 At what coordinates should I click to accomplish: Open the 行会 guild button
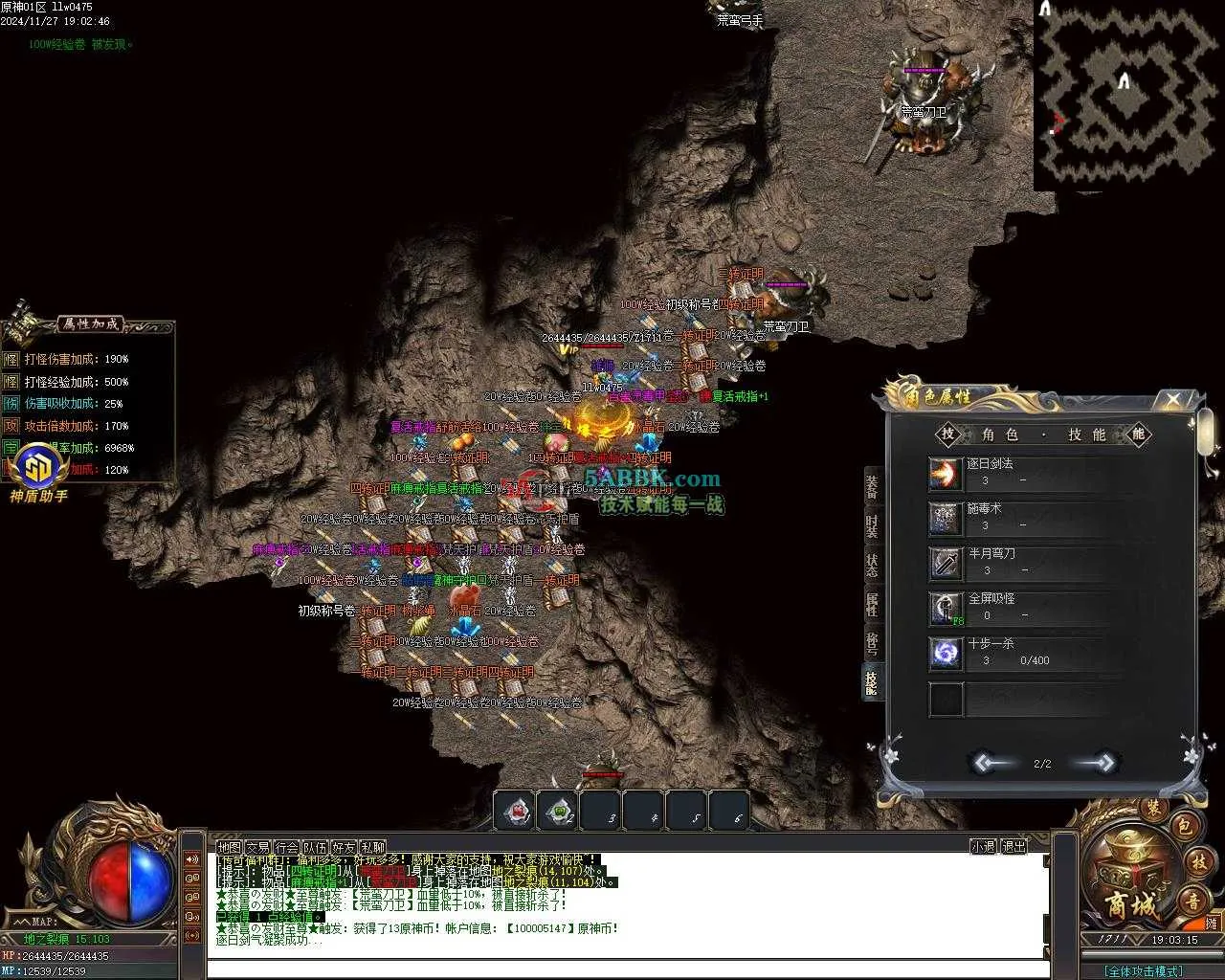(x=286, y=847)
